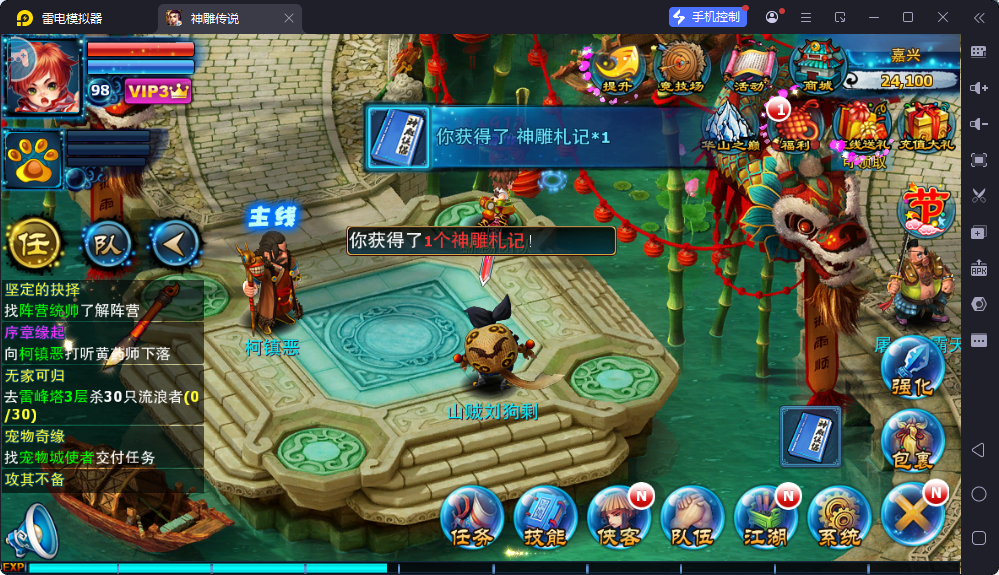Click the VIP3 badge
Image resolution: width=999 pixels, height=575 pixels.
click(156, 91)
